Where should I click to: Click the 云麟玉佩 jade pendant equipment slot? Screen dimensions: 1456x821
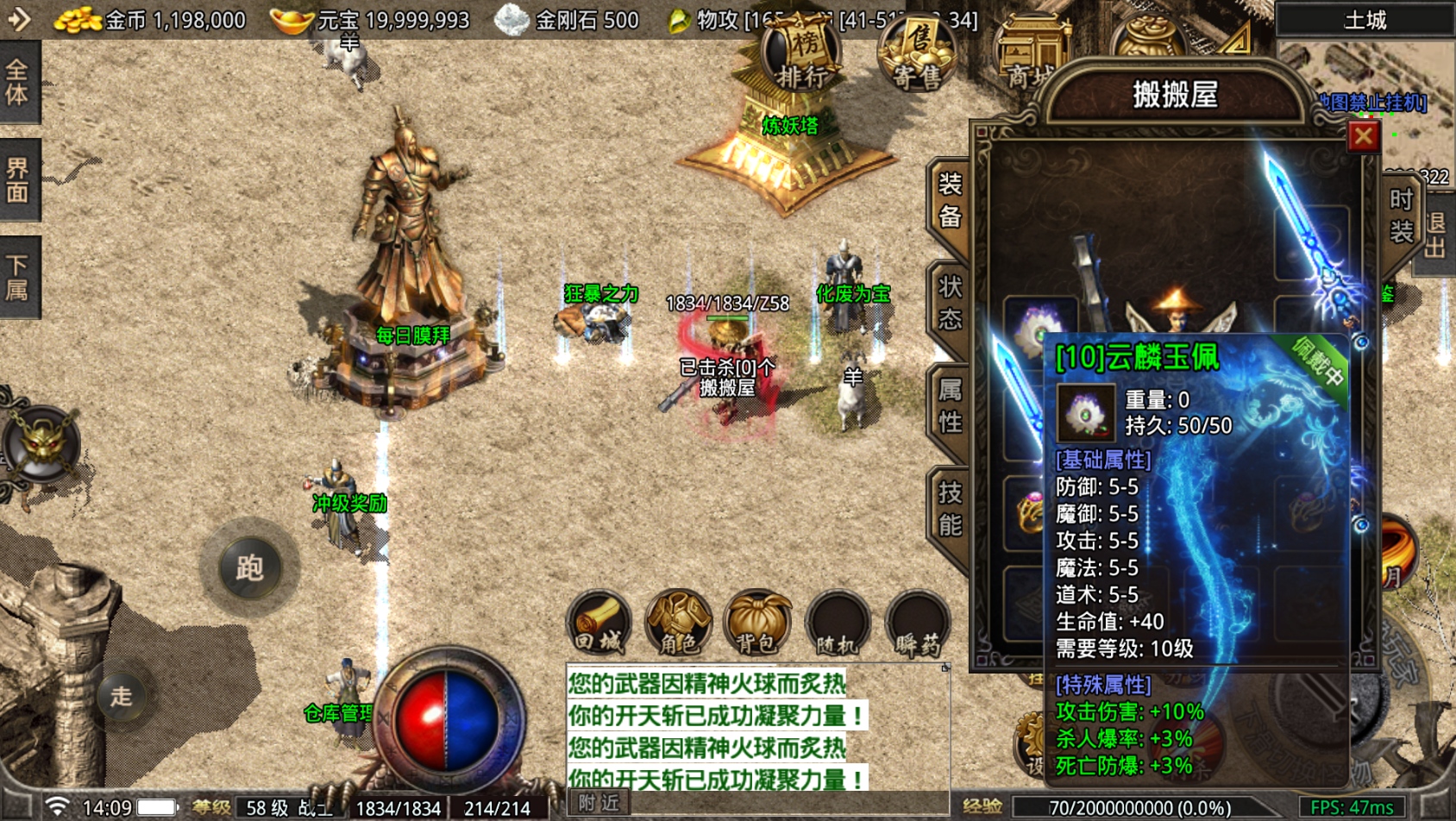pyautogui.click(x=1039, y=329)
